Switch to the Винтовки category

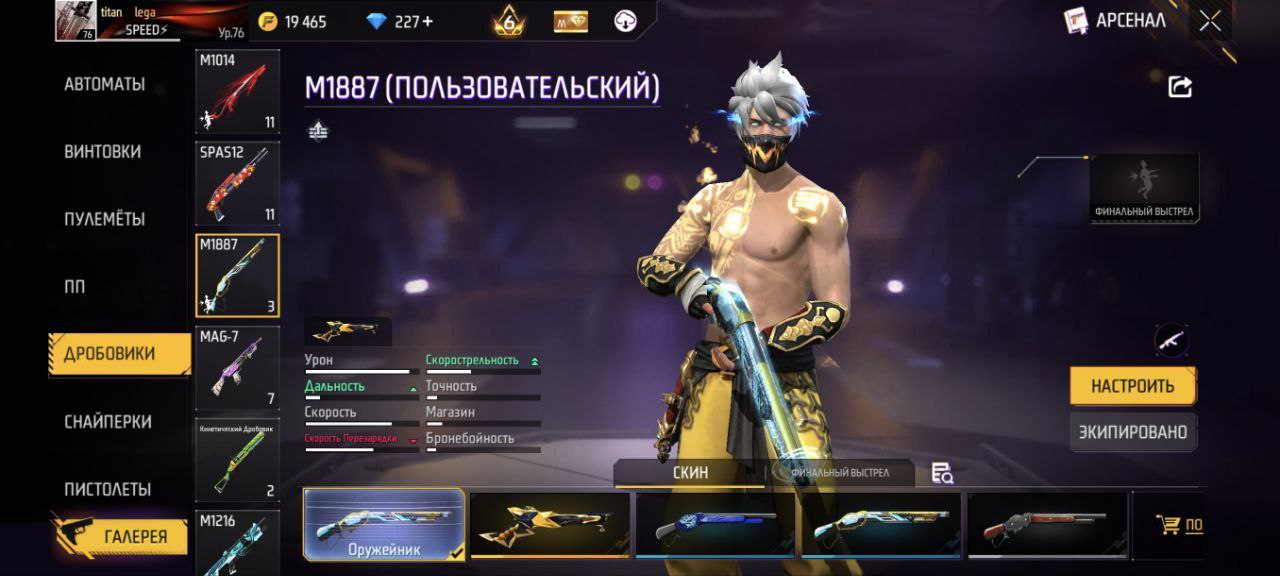(x=103, y=152)
